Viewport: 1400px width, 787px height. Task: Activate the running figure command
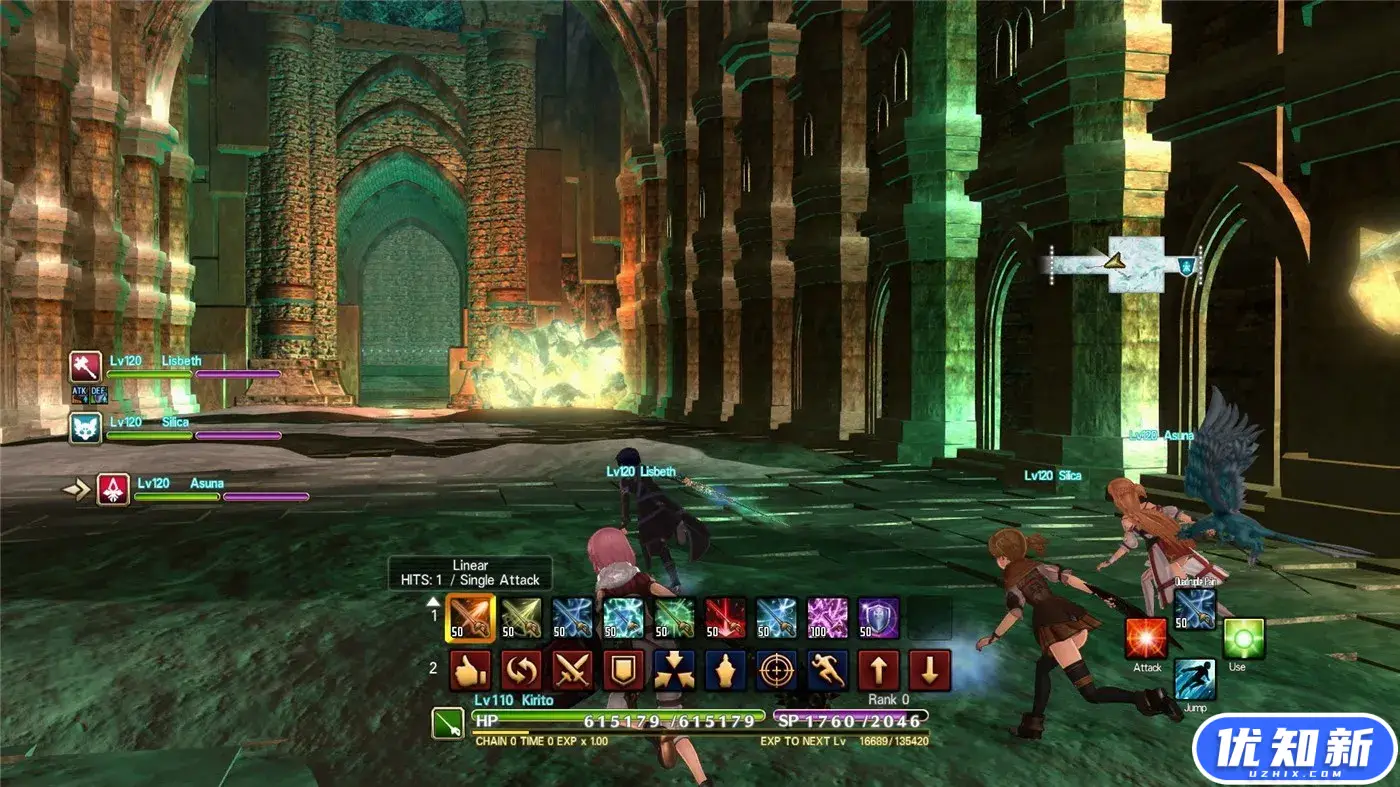pos(827,671)
